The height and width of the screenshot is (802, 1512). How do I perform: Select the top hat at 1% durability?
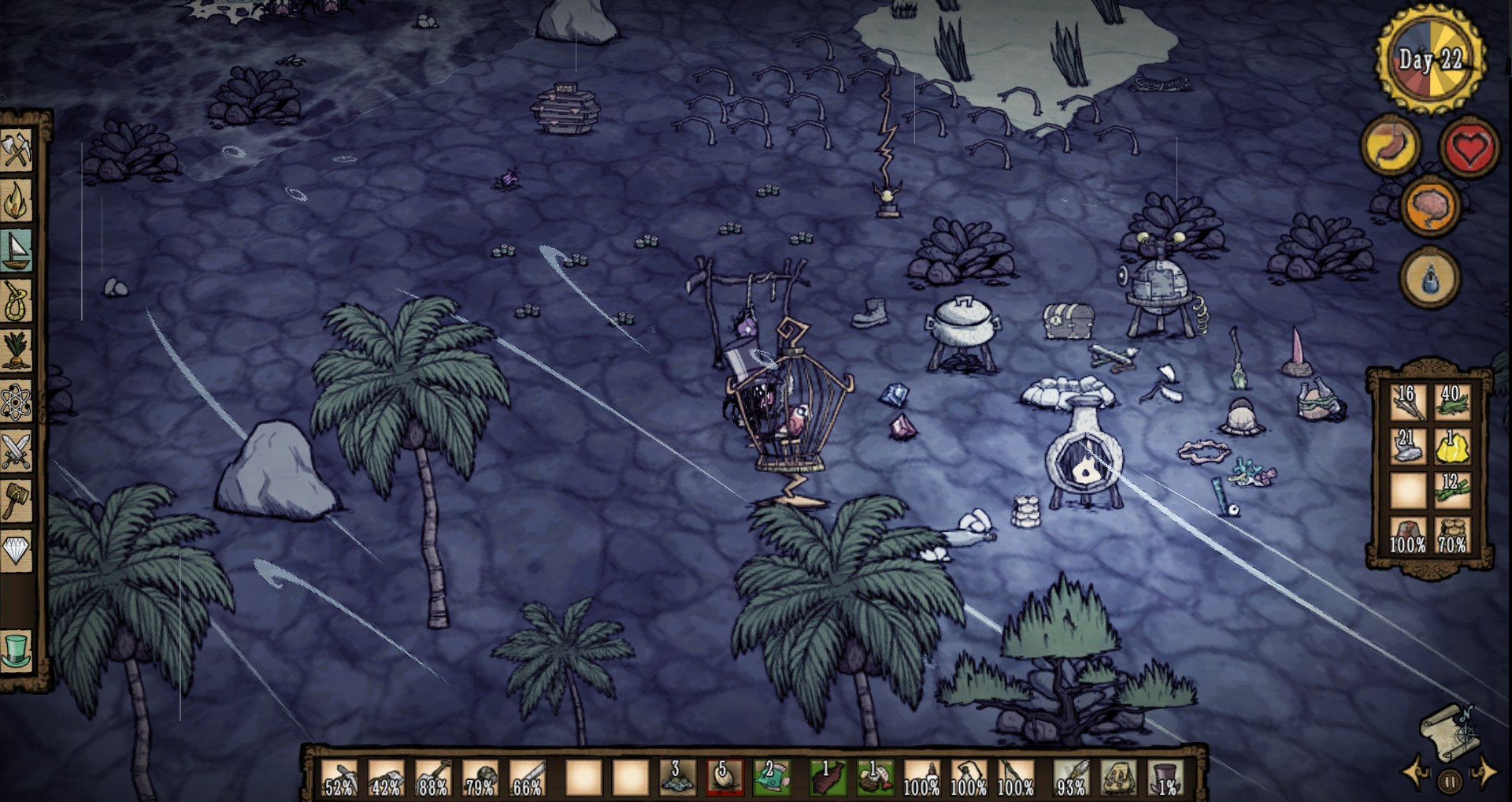(1166, 778)
